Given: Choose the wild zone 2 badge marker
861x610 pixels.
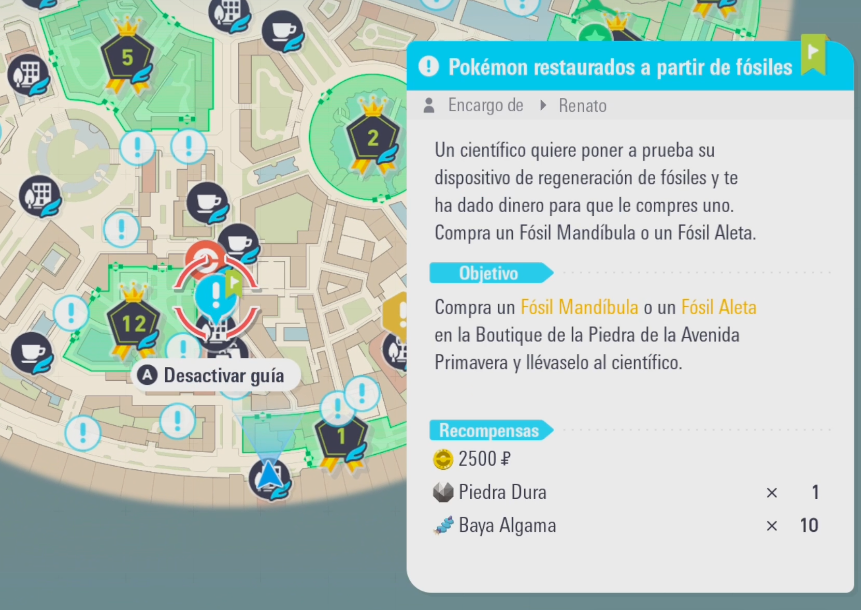Looking at the screenshot, I should click(x=372, y=138).
